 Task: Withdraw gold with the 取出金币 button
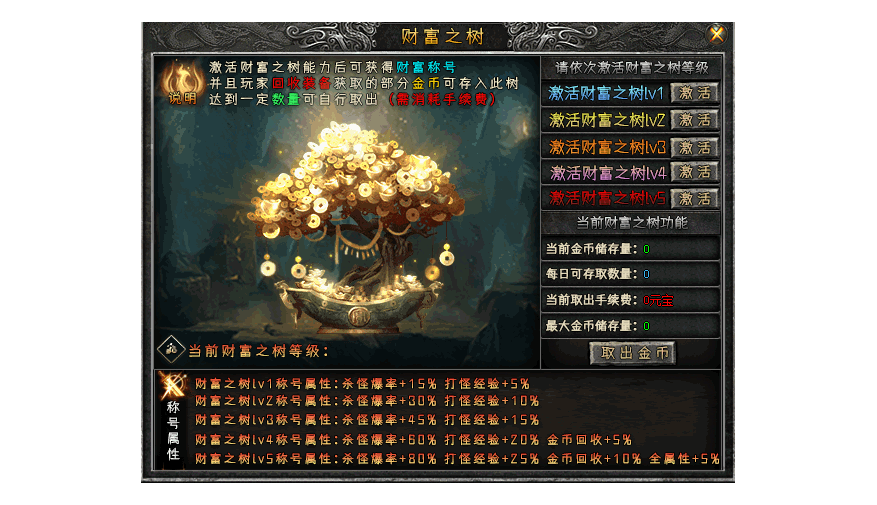[x=632, y=353]
